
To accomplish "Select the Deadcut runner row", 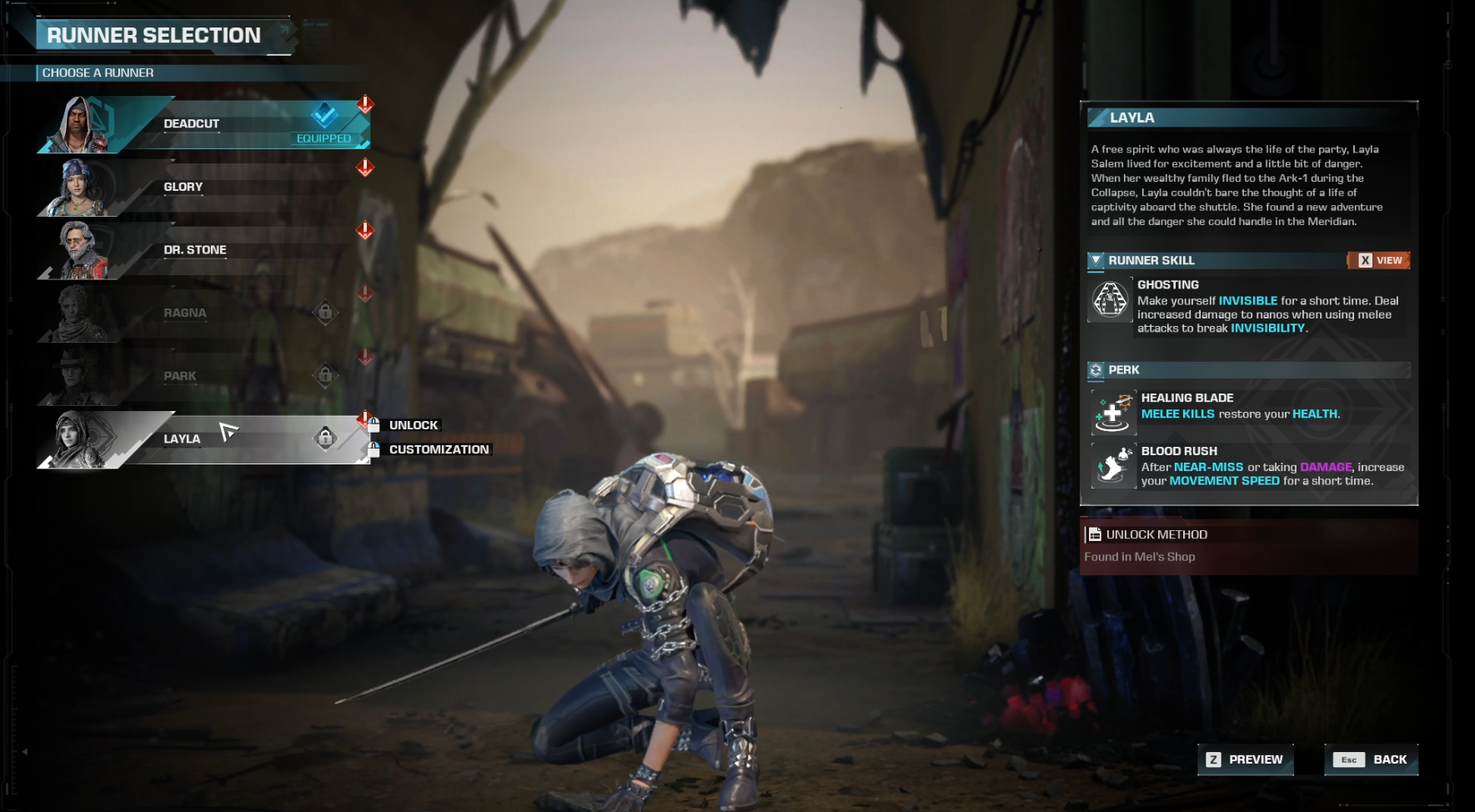I will [200, 124].
